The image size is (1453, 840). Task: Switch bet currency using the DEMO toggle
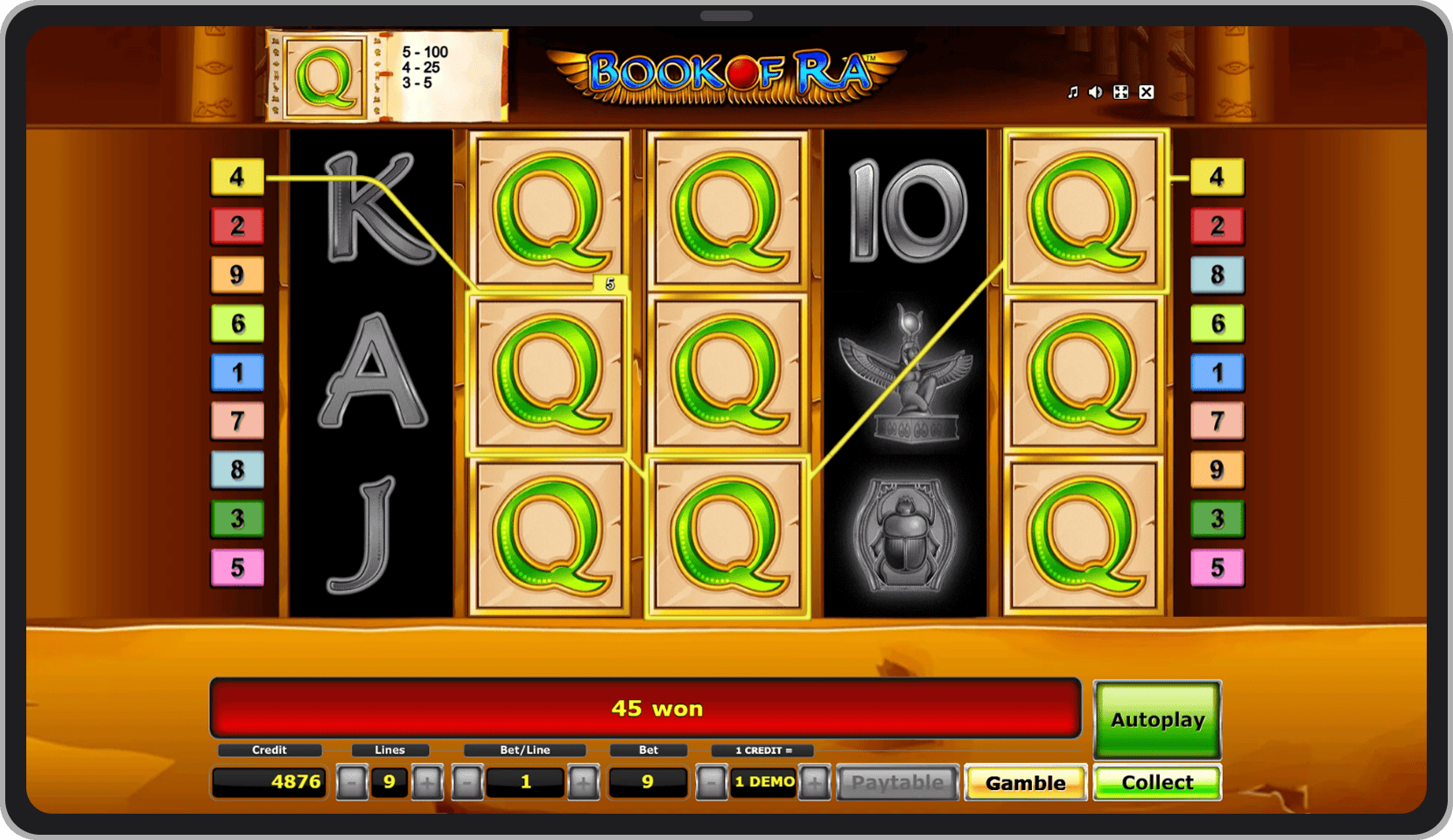pos(762,781)
